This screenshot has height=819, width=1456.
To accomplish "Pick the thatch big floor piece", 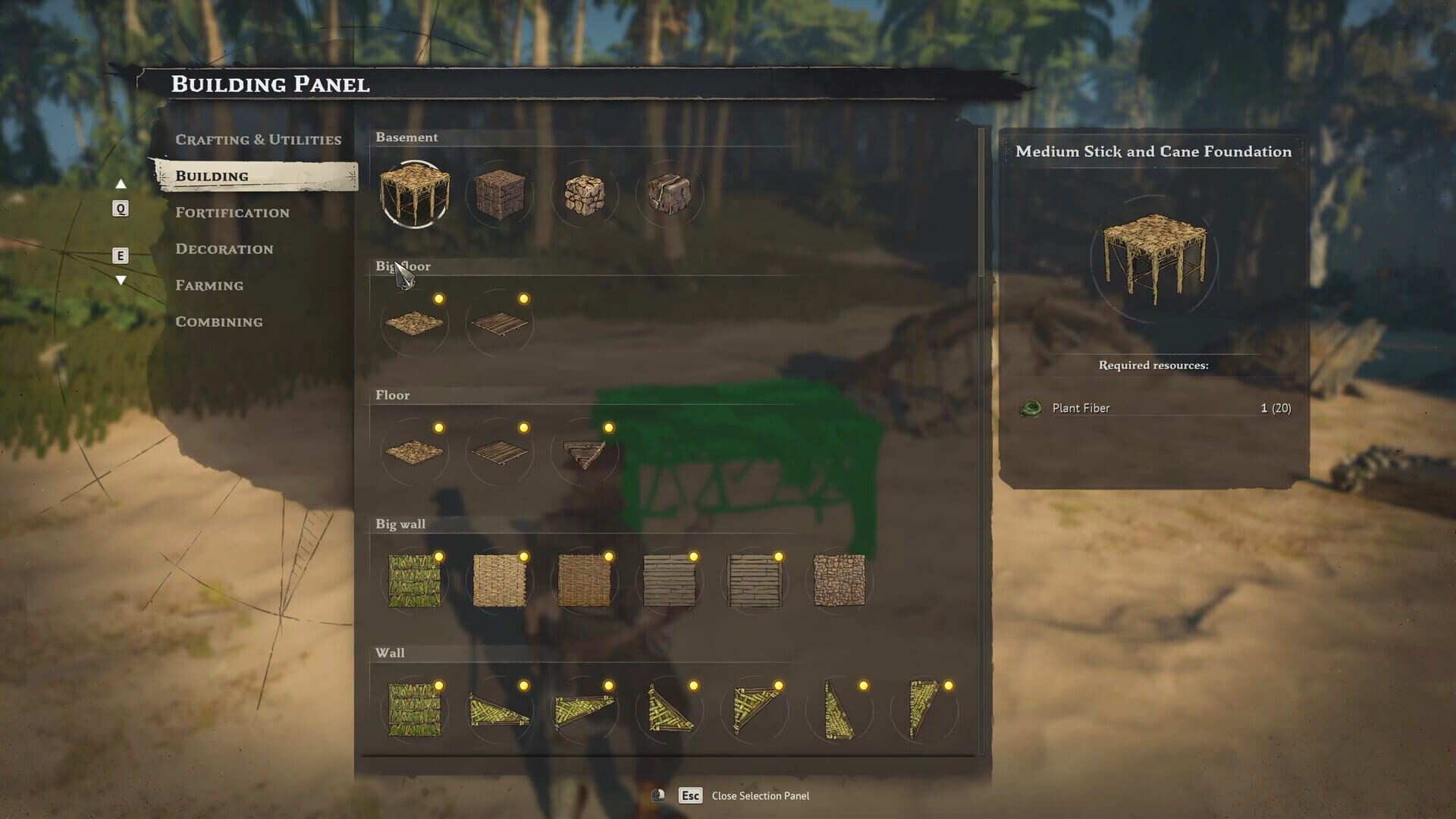I will click(x=415, y=324).
